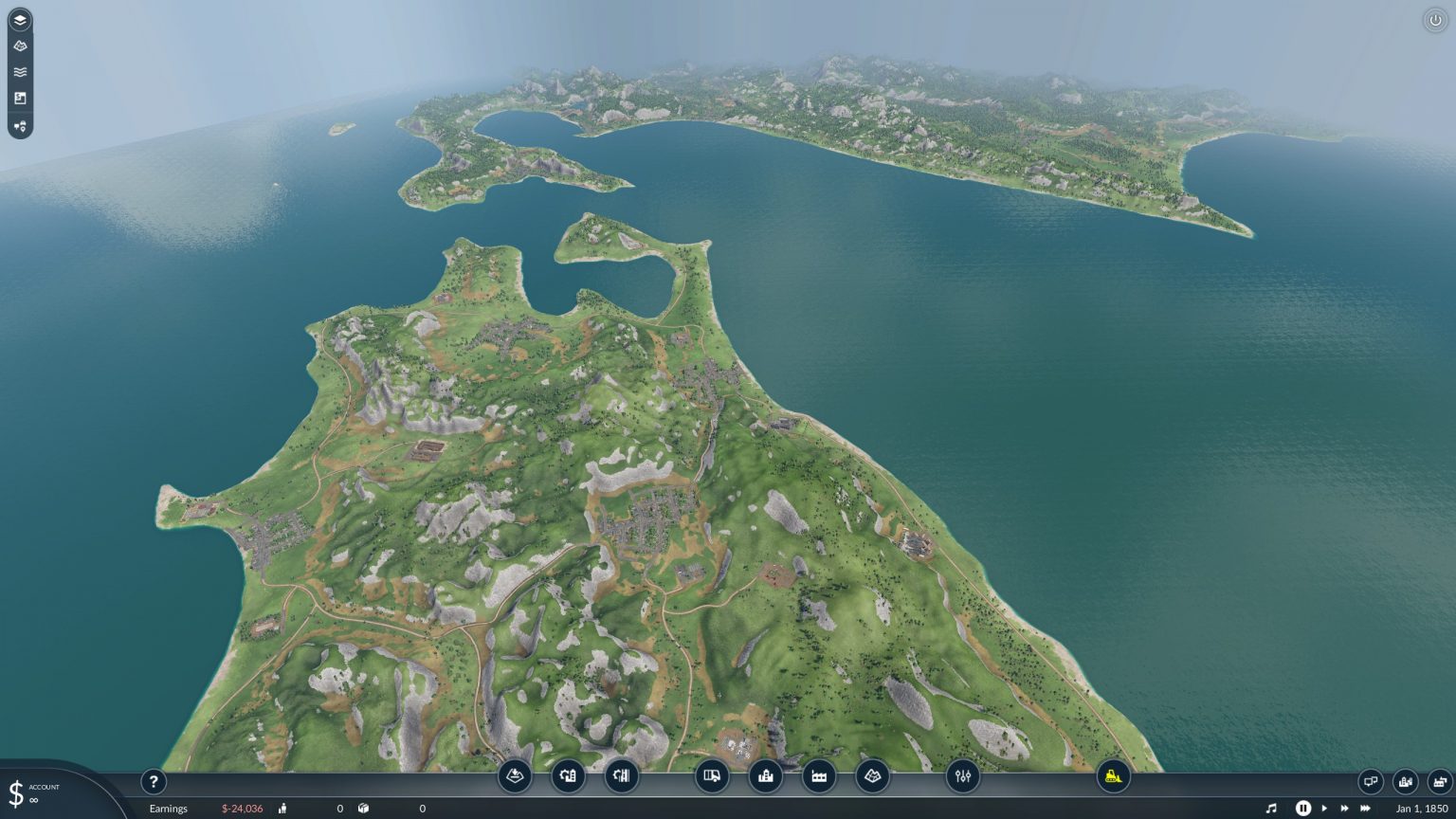Open the rail construction tool
Image resolution: width=1456 pixels, height=819 pixels.
(x=621, y=776)
